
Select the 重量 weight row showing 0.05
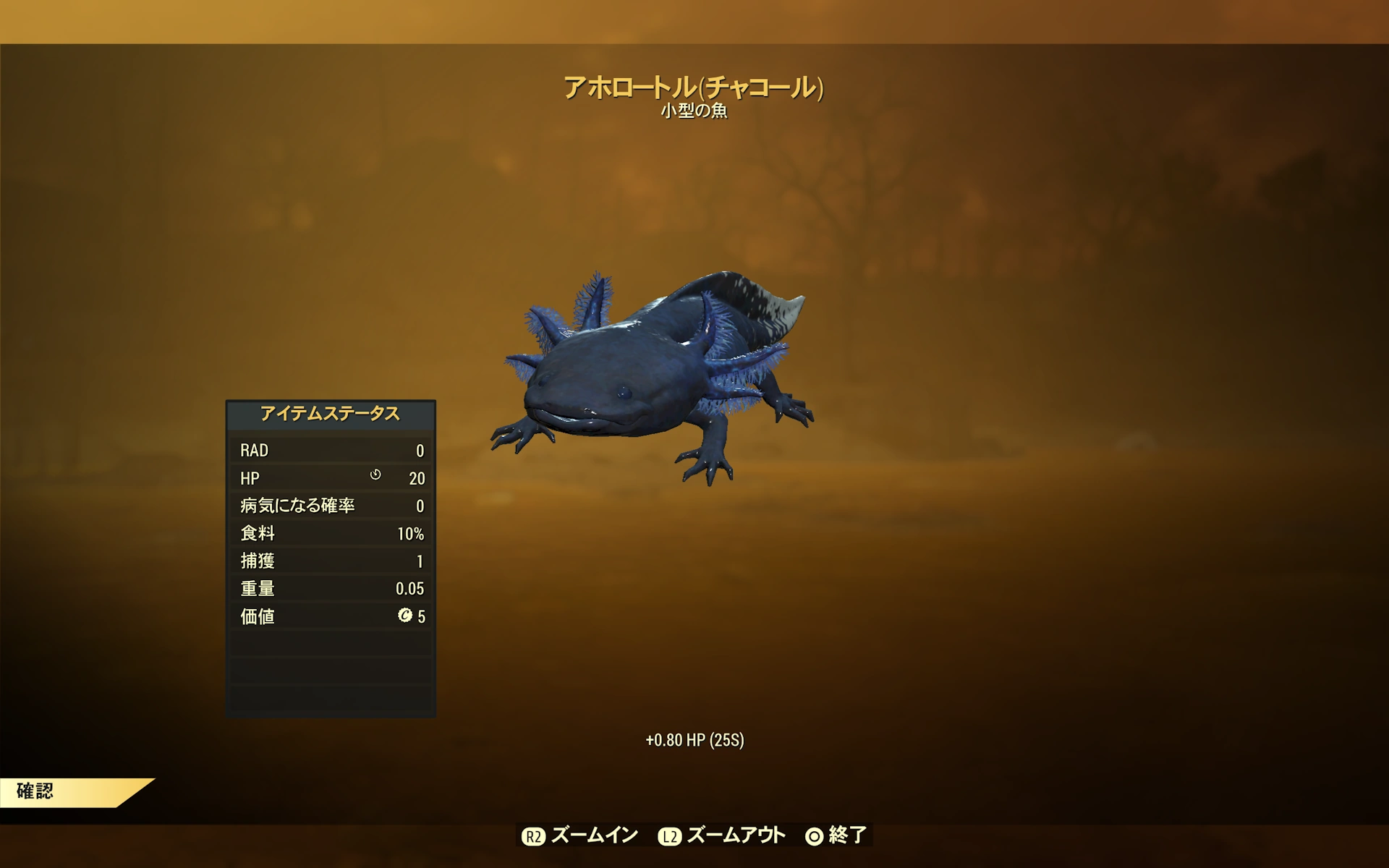click(330, 589)
